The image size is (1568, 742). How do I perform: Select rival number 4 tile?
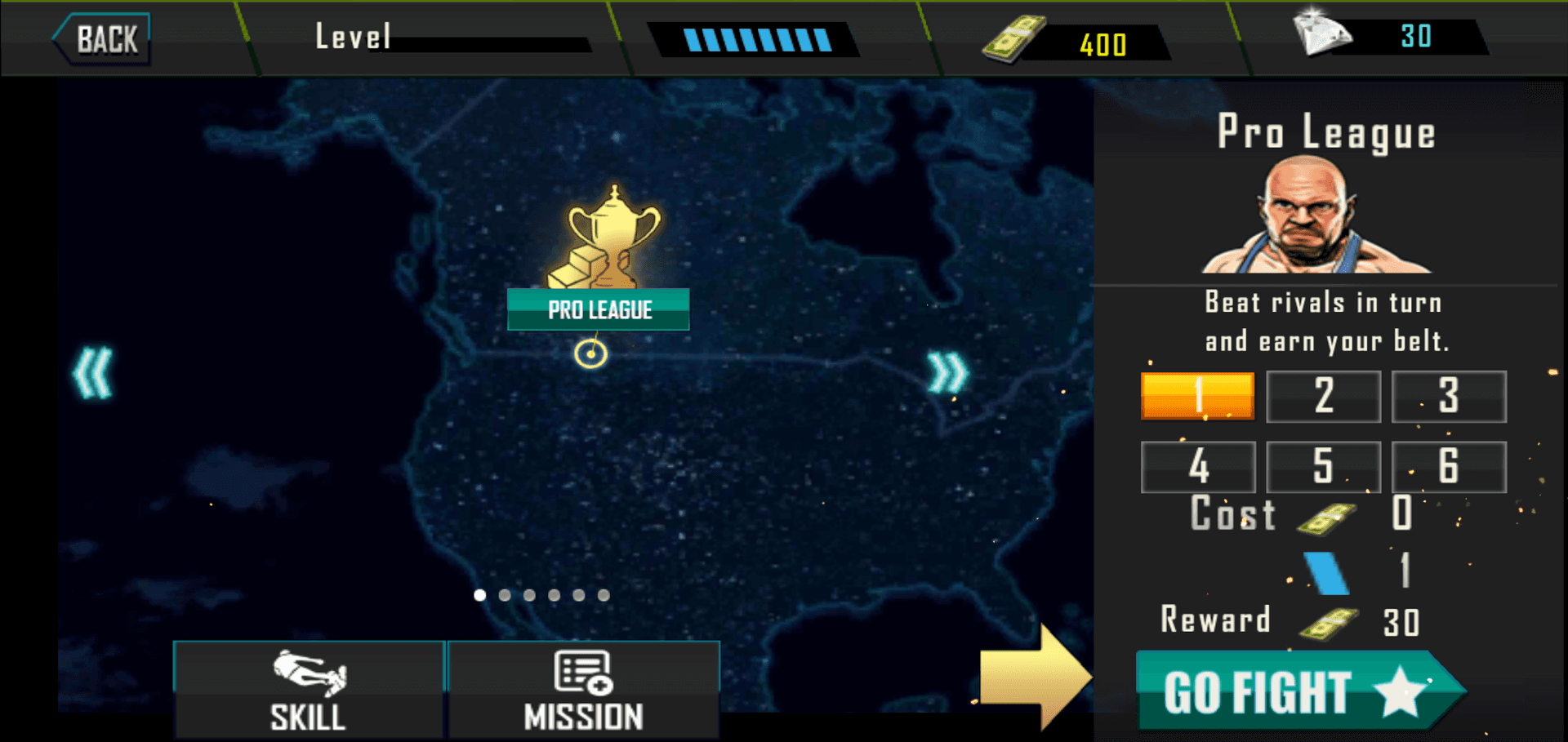(x=1197, y=466)
